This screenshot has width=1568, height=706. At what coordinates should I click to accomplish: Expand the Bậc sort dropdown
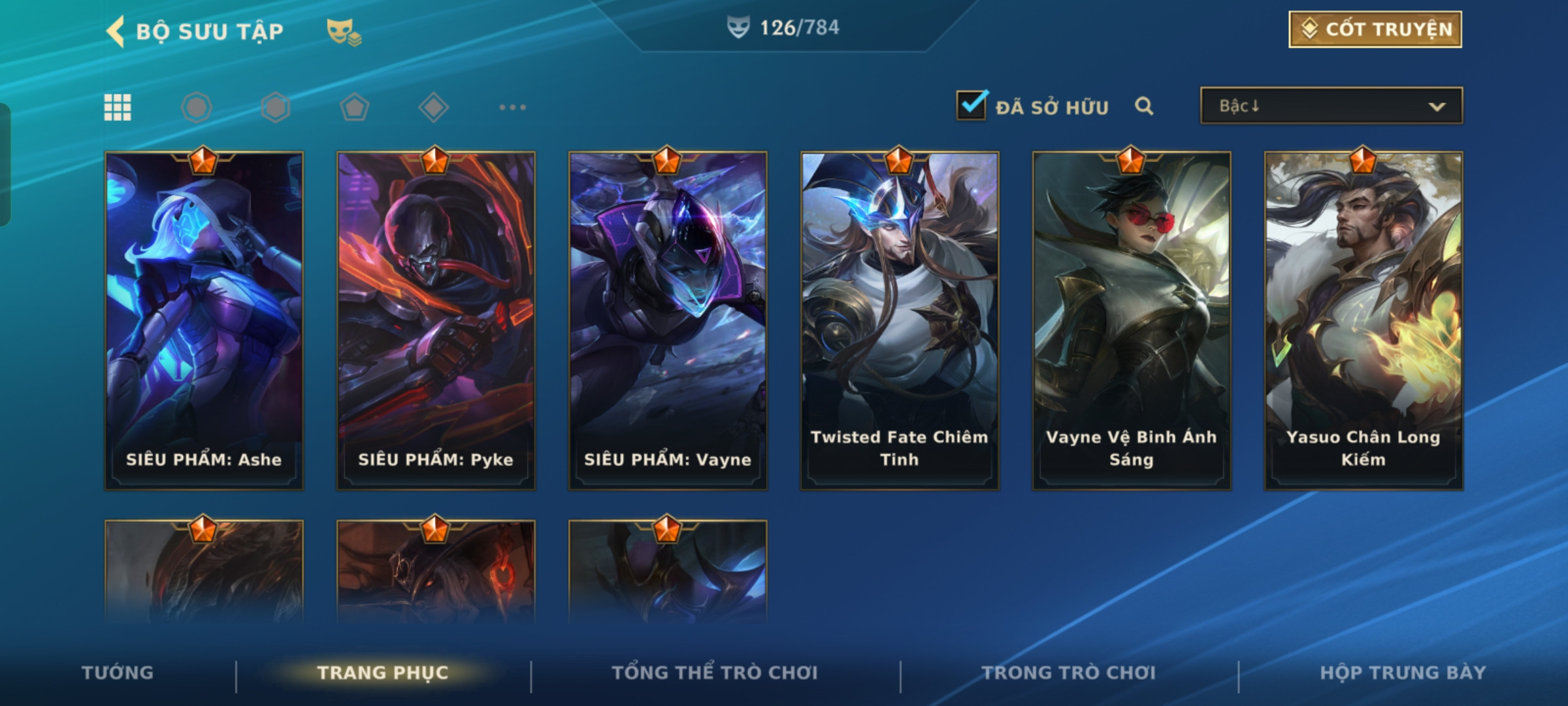tap(1331, 106)
